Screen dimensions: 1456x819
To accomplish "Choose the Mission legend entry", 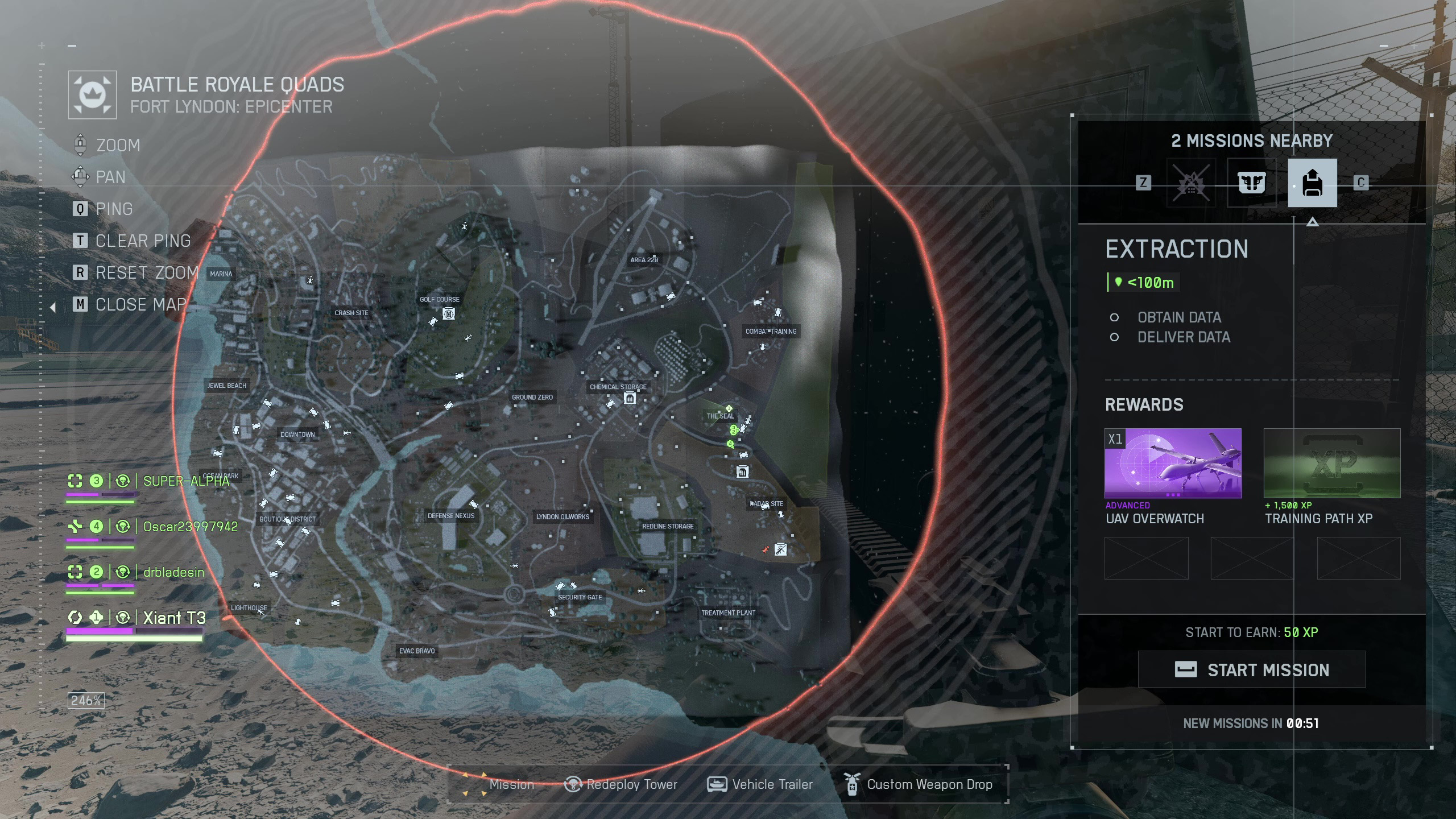I will point(500,785).
